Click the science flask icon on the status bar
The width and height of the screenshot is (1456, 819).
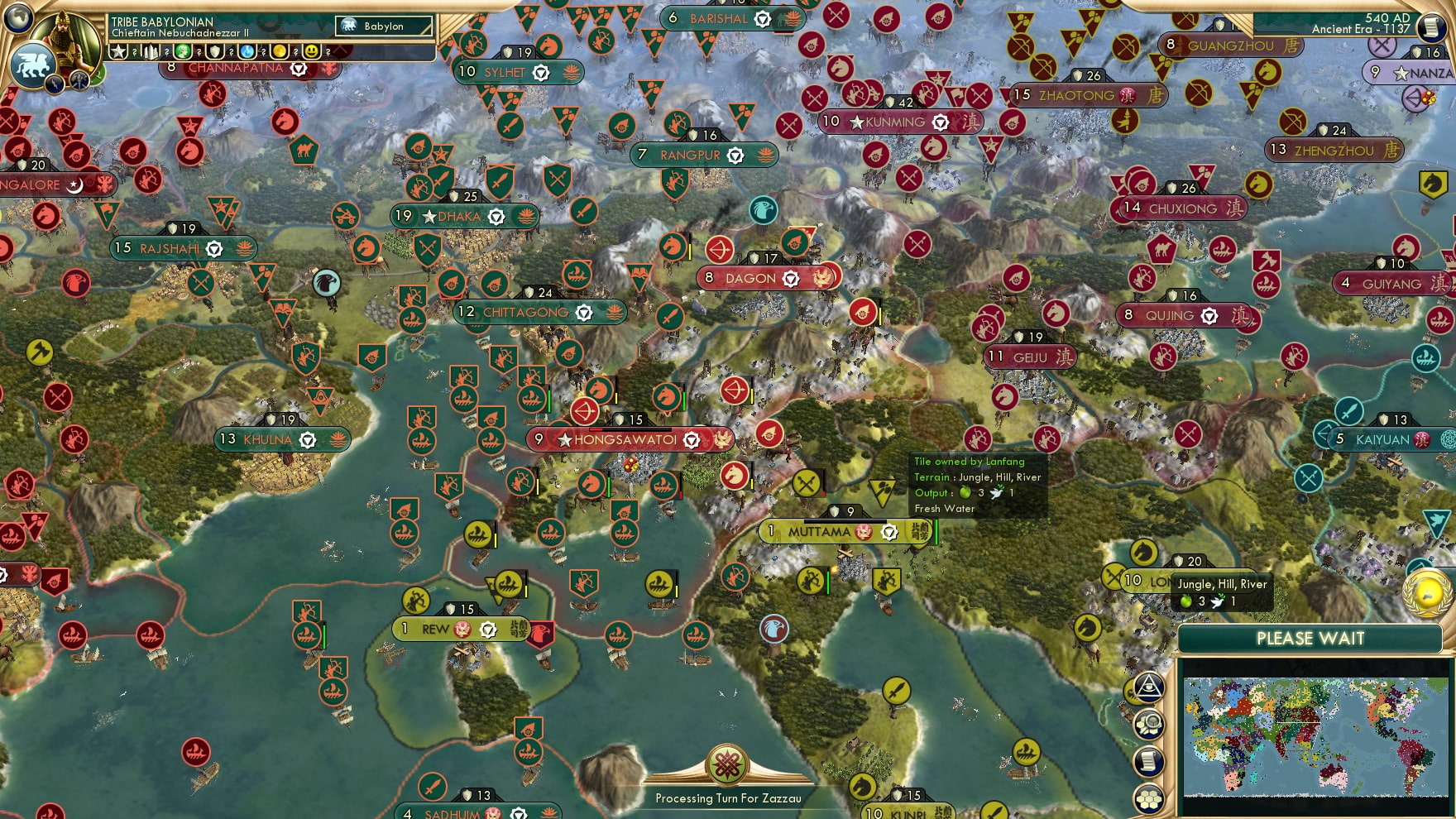tap(248, 51)
